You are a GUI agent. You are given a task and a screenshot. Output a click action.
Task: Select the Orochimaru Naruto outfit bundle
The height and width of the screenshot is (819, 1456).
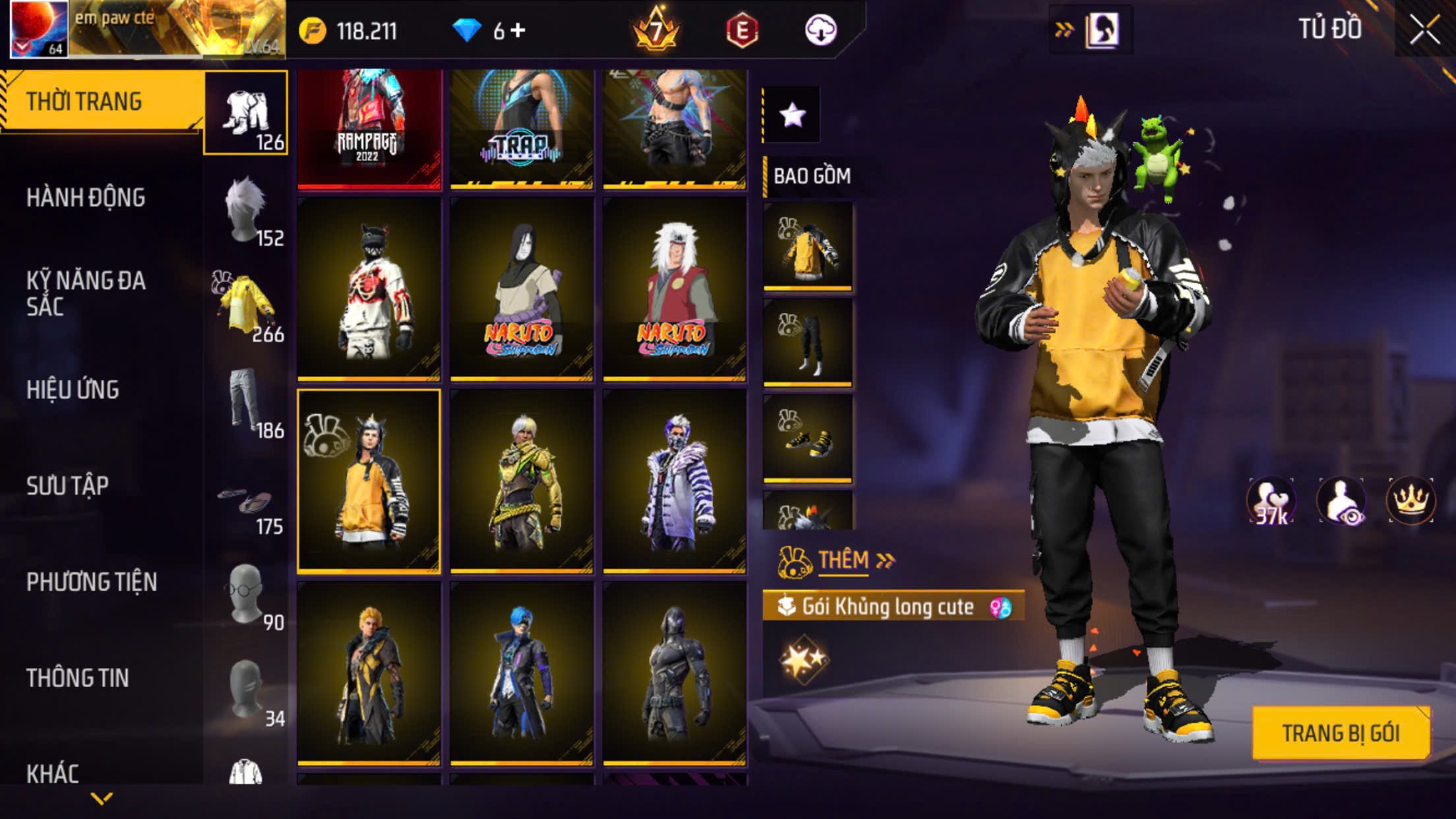click(x=522, y=289)
